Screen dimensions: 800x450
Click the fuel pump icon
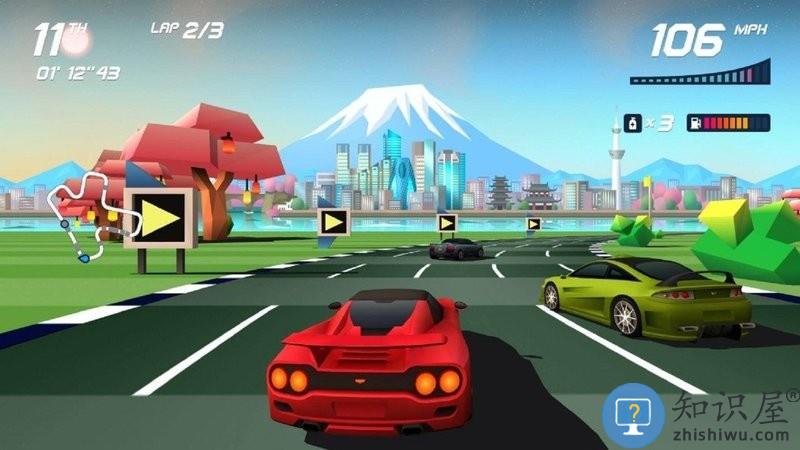[x=690, y=123]
